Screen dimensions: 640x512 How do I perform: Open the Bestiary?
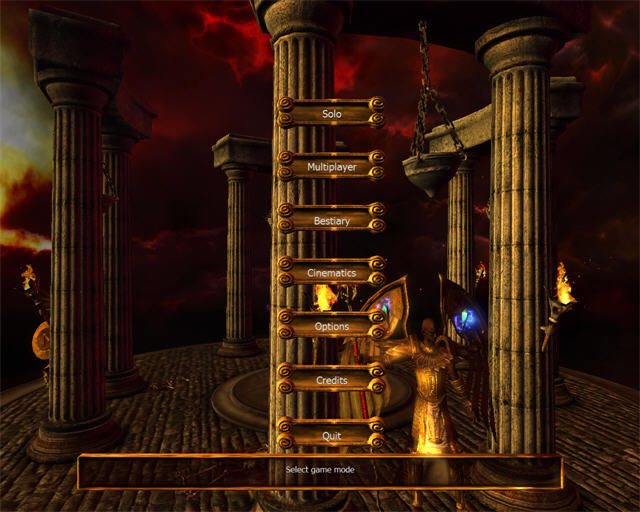tap(331, 220)
